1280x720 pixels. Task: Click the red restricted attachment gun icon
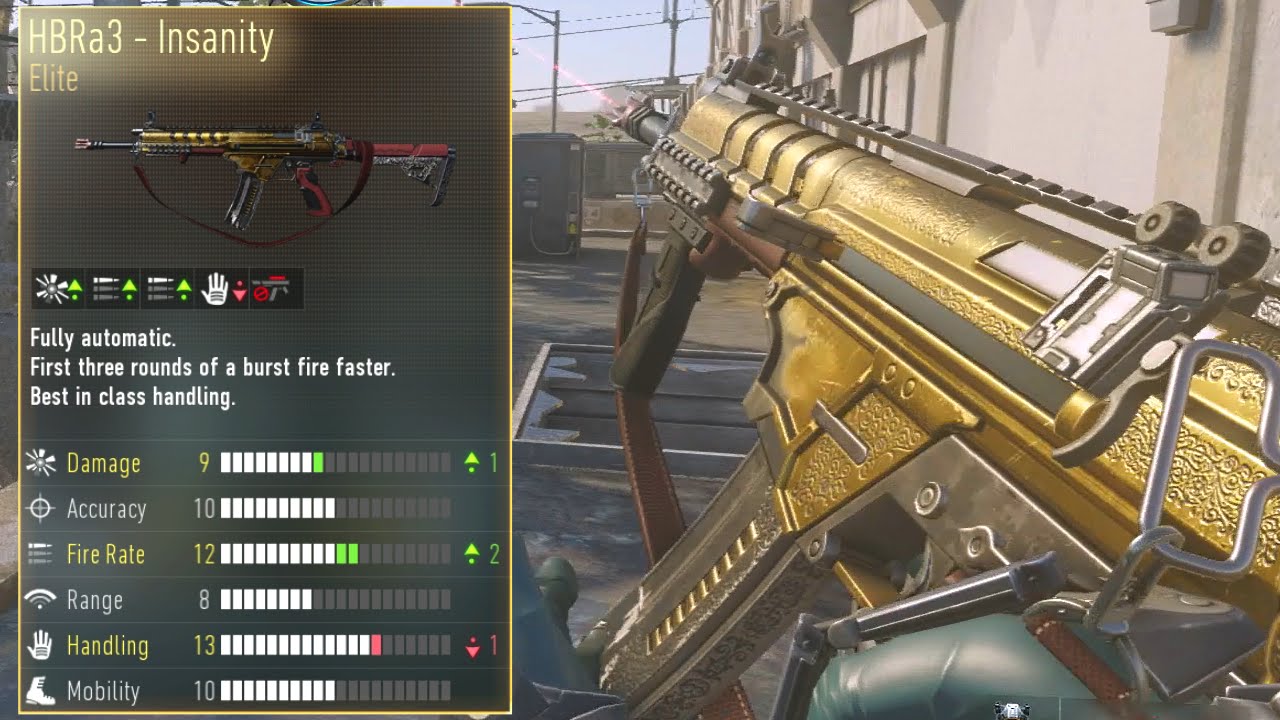click(x=272, y=289)
